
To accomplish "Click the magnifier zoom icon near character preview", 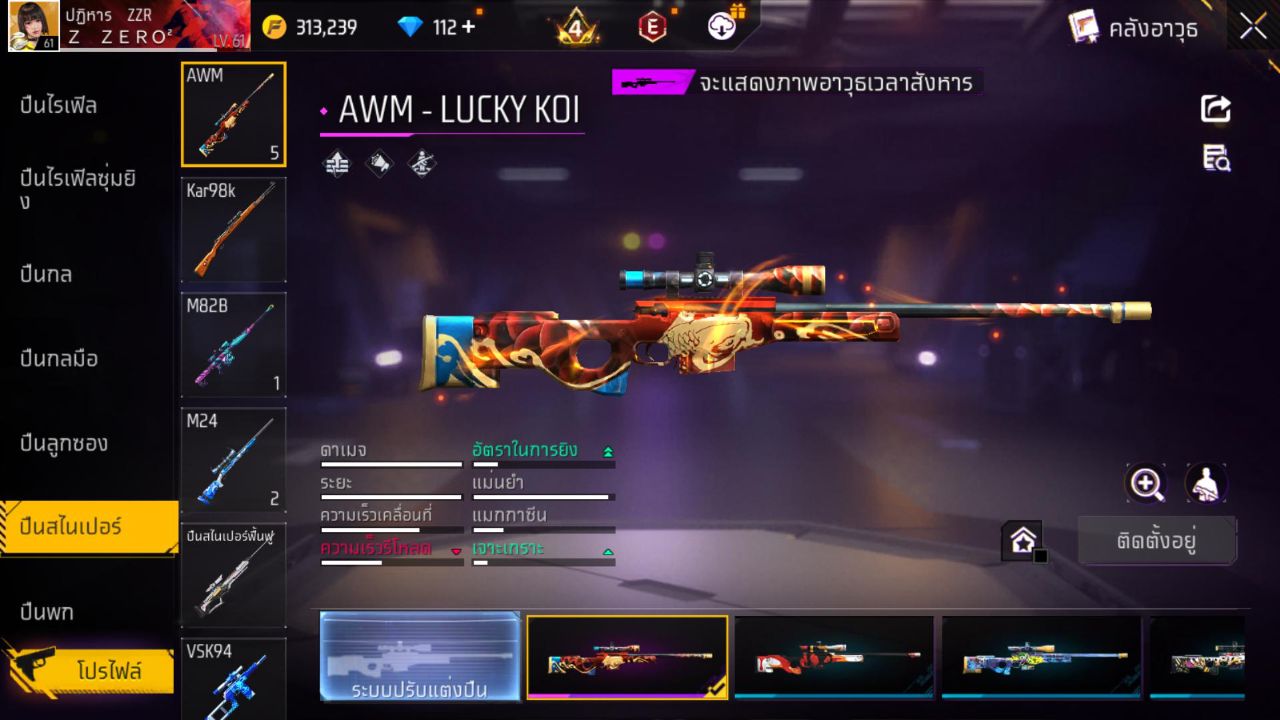I will [x=1146, y=484].
